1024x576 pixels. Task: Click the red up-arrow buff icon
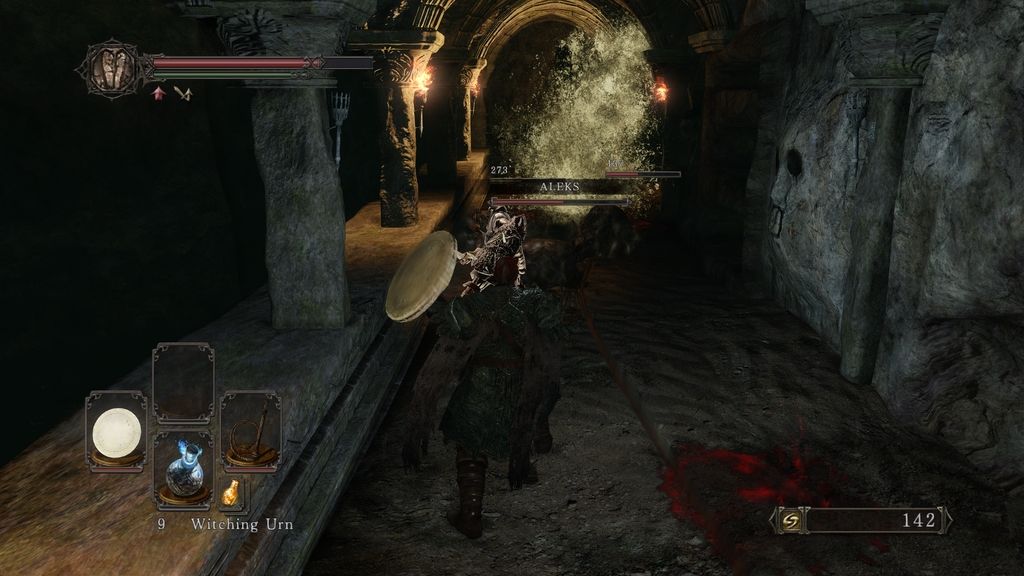(159, 93)
